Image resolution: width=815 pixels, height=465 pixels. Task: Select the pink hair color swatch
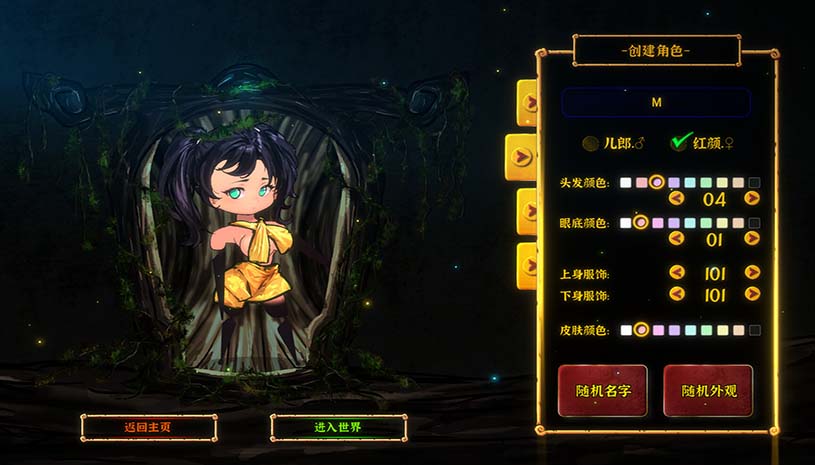(x=641, y=183)
